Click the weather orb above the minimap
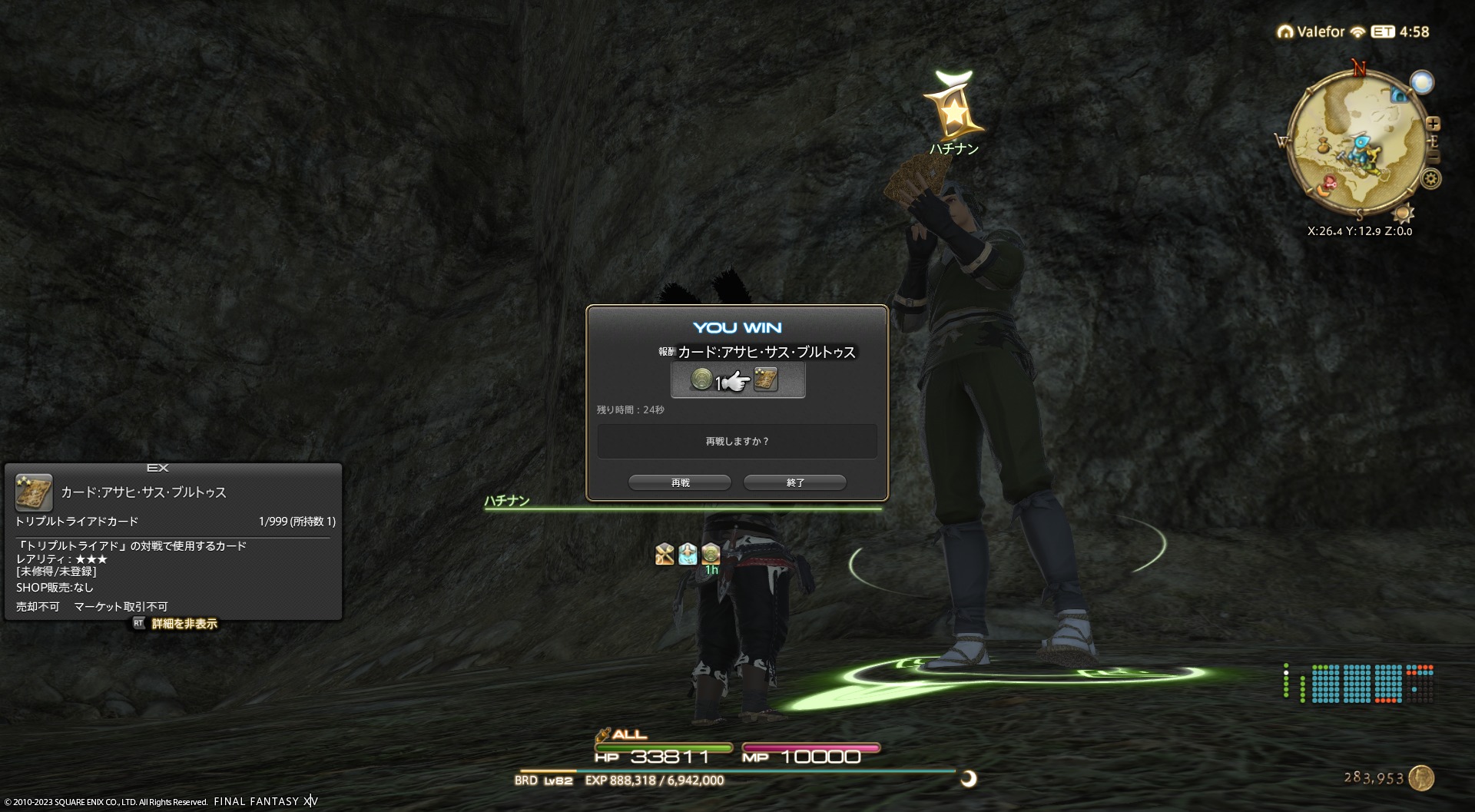1475x812 pixels. (1422, 82)
